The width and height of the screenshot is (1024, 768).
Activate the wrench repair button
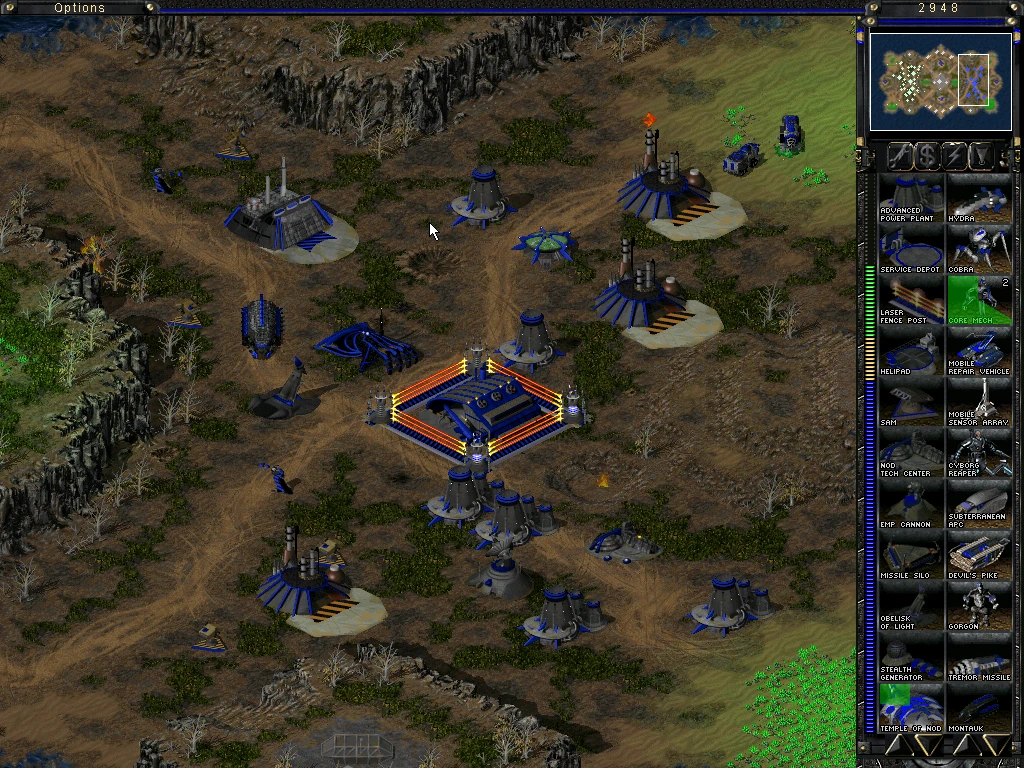pos(899,155)
